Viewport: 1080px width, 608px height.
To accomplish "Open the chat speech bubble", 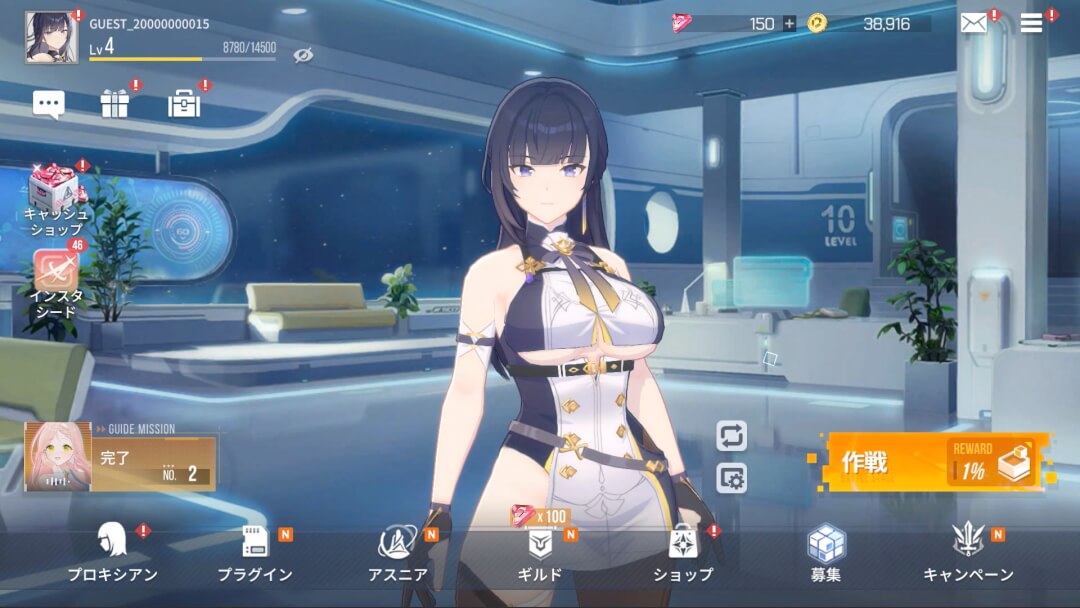I will [49, 104].
